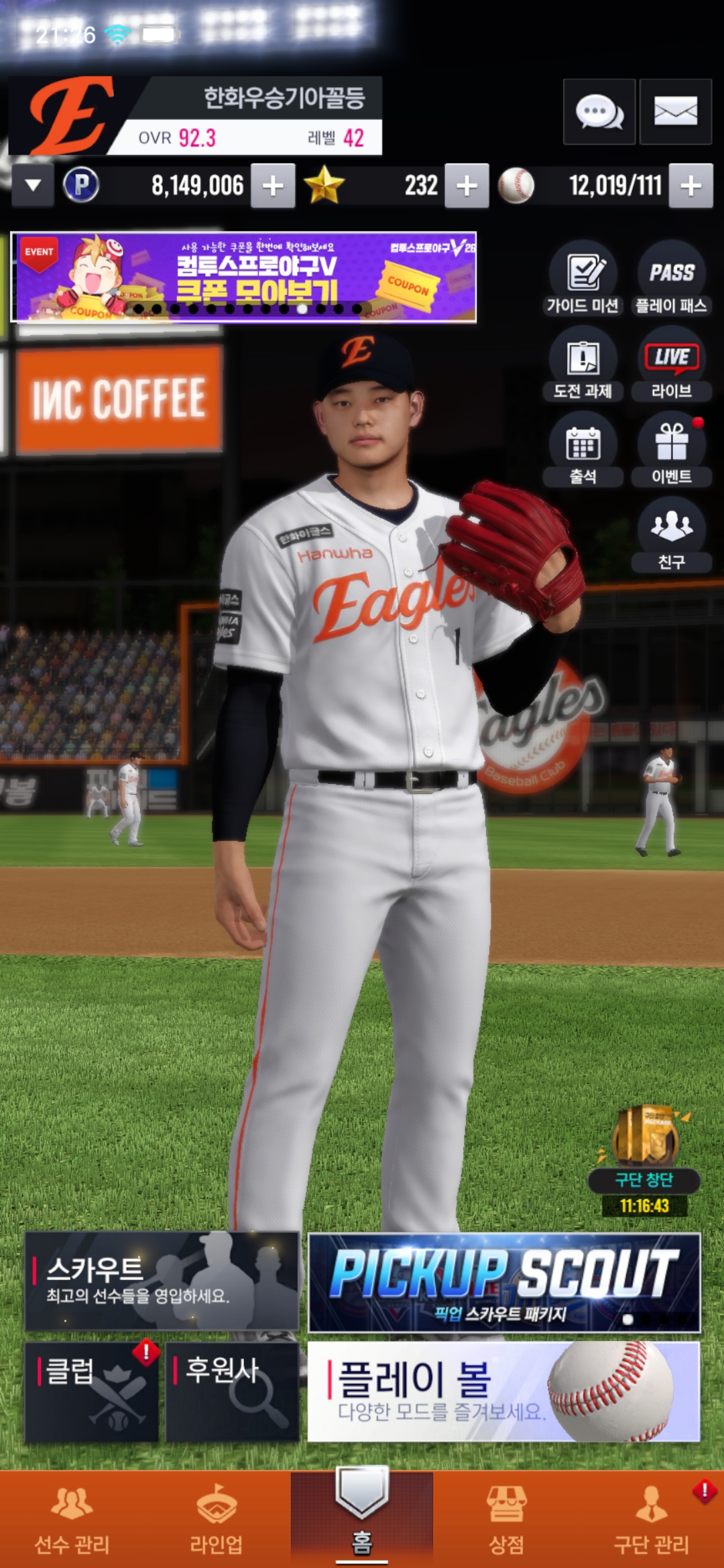Expand the currency dropdown arrow
724x1568 pixels.
[33, 186]
